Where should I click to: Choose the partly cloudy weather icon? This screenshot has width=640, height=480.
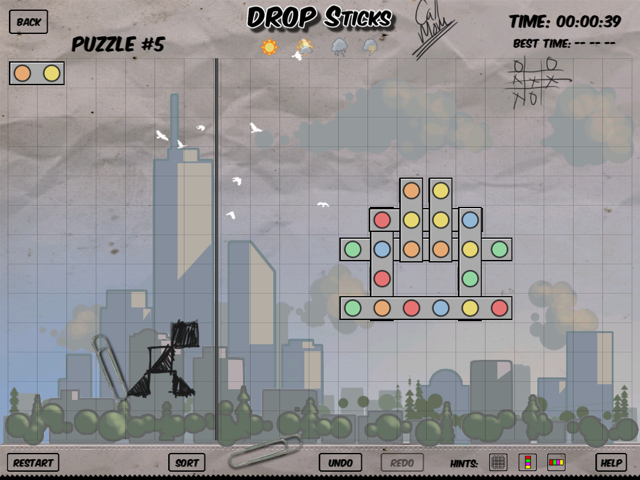pos(303,47)
